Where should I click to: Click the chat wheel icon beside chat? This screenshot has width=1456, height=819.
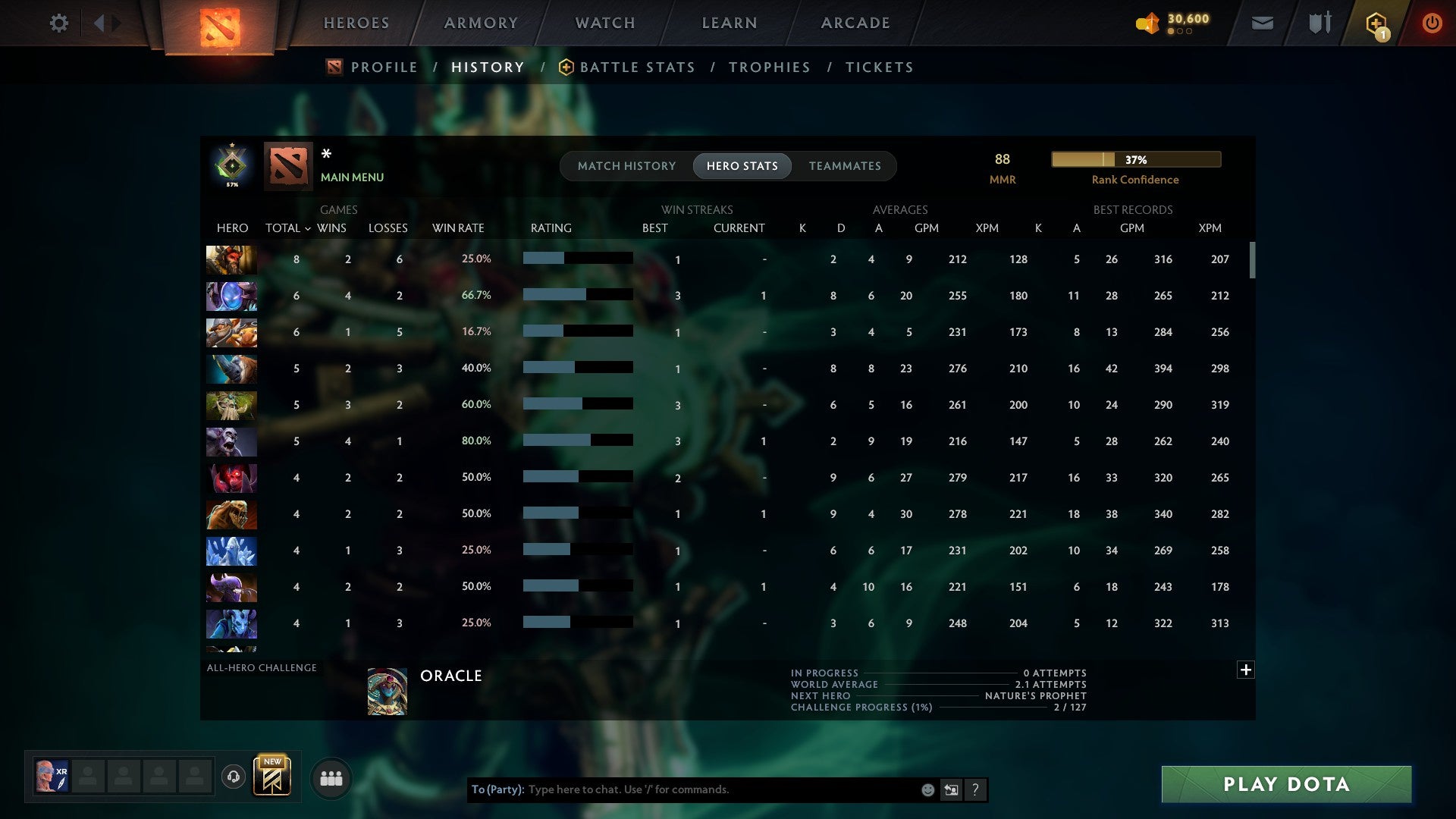point(950,789)
